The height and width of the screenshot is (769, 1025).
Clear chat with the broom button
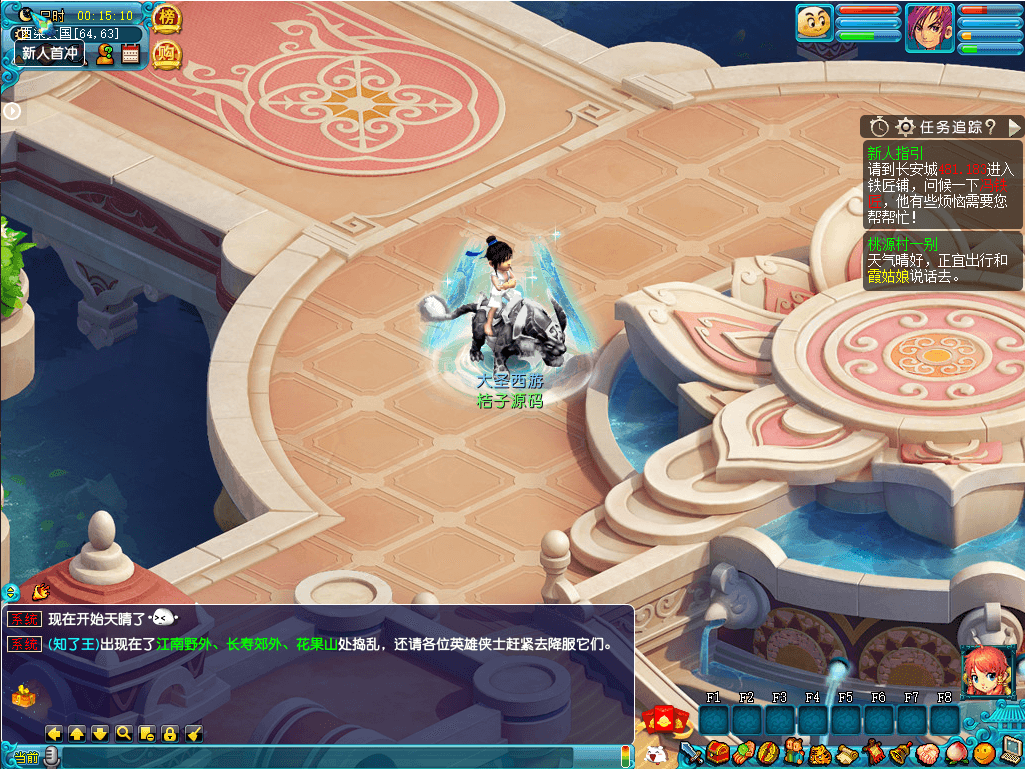click(x=195, y=733)
